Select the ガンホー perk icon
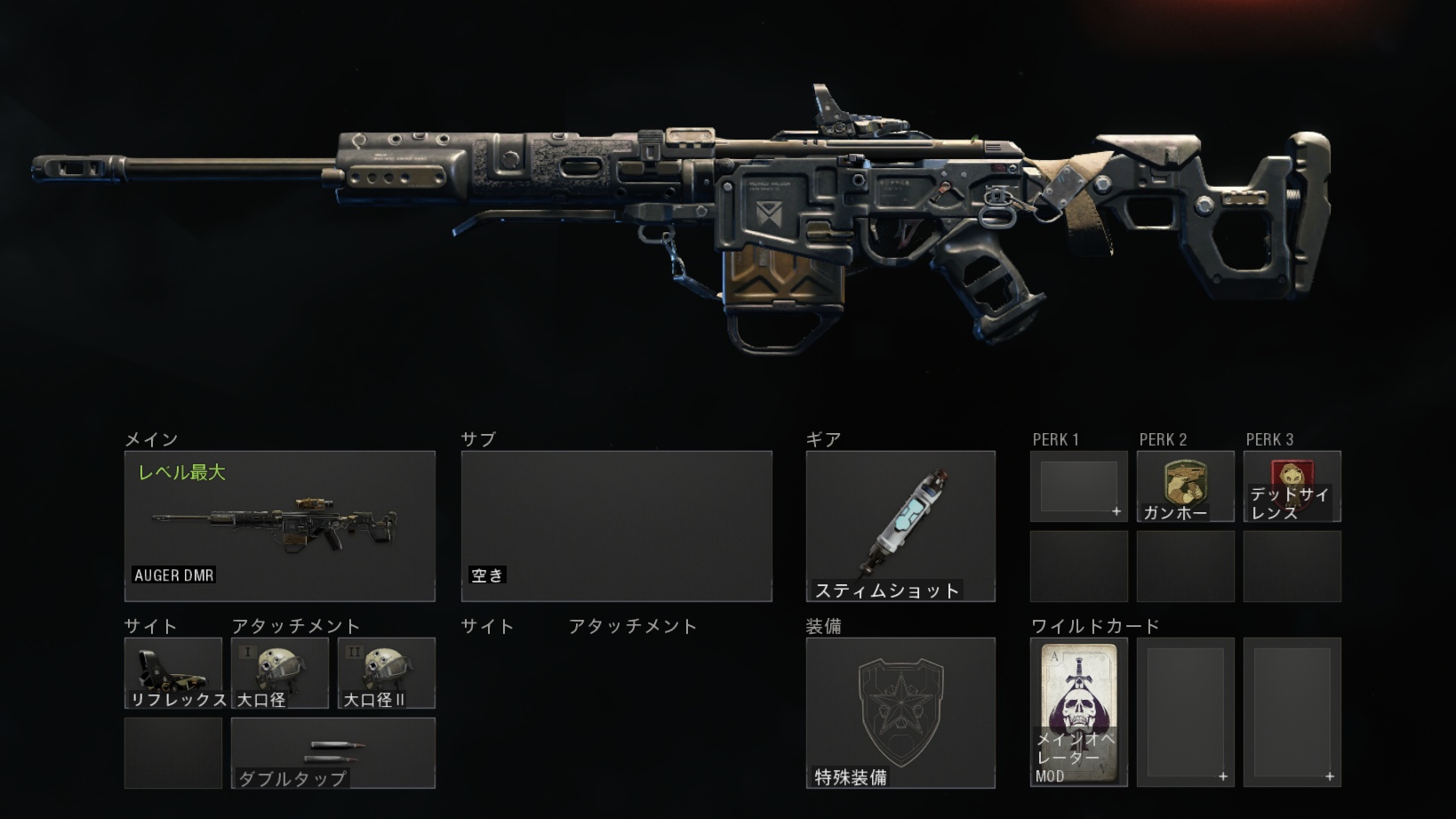1456x819 pixels. [x=1185, y=486]
